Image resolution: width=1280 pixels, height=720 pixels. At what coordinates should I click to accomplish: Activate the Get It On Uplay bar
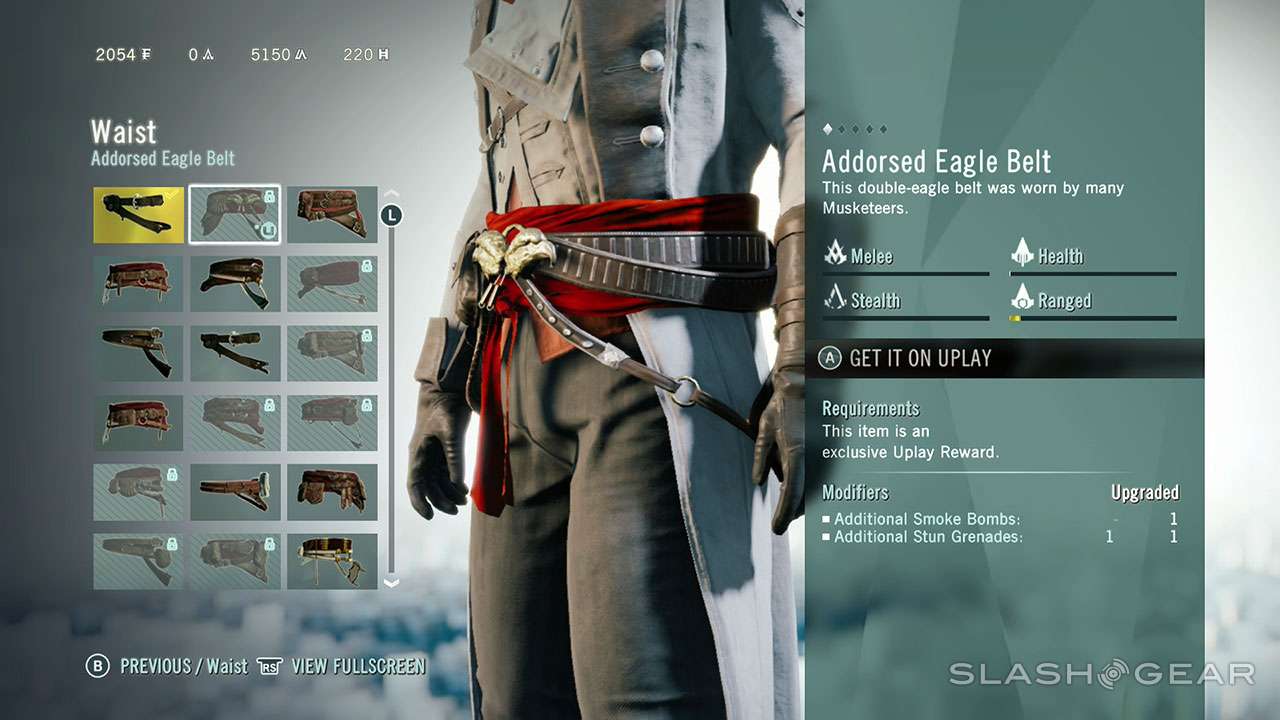1004,358
